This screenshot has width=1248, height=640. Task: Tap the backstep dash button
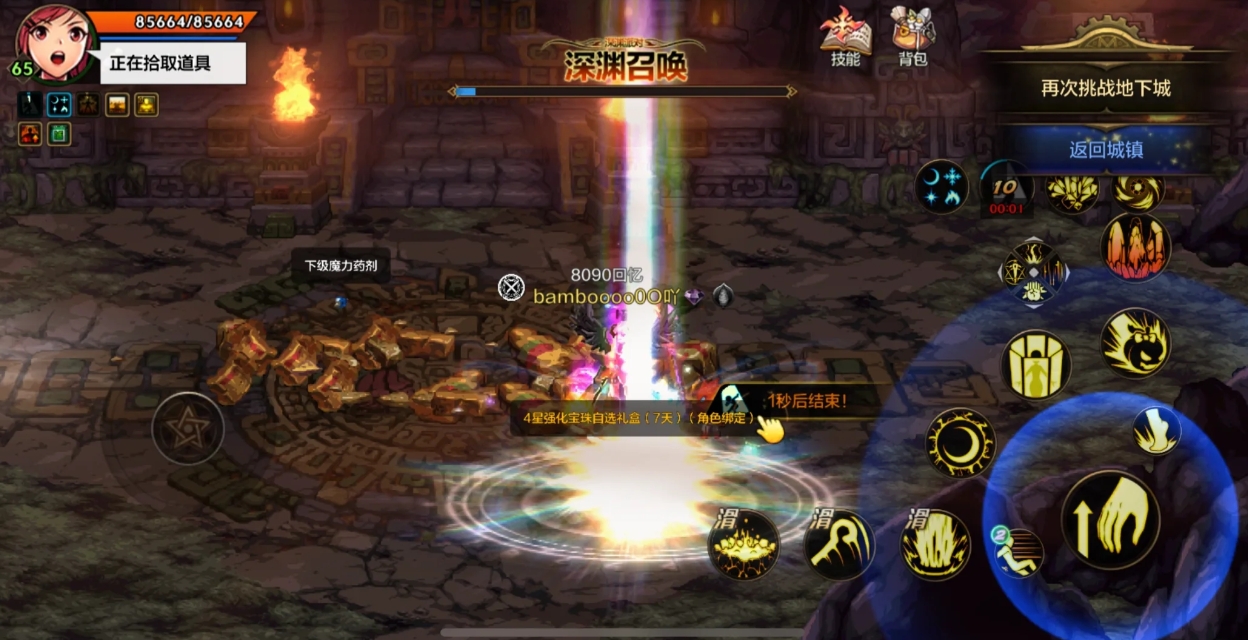pyautogui.click(x=1018, y=552)
